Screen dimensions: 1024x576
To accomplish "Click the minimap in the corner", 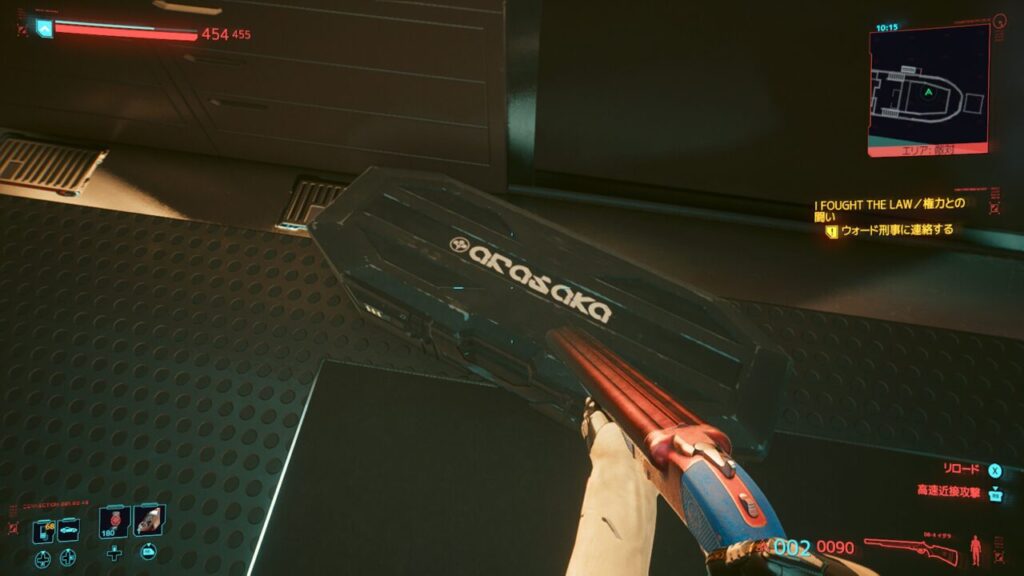I will tap(928, 89).
